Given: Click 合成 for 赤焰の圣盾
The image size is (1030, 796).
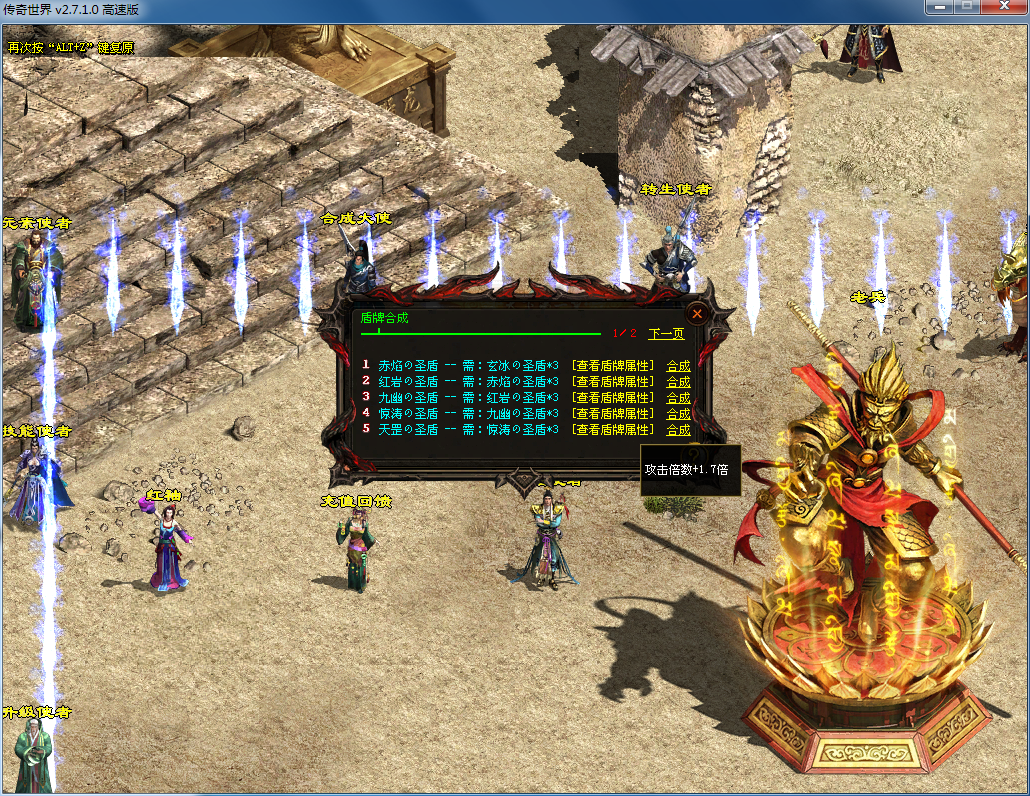Looking at the screenshot, I should coord(678,366).
